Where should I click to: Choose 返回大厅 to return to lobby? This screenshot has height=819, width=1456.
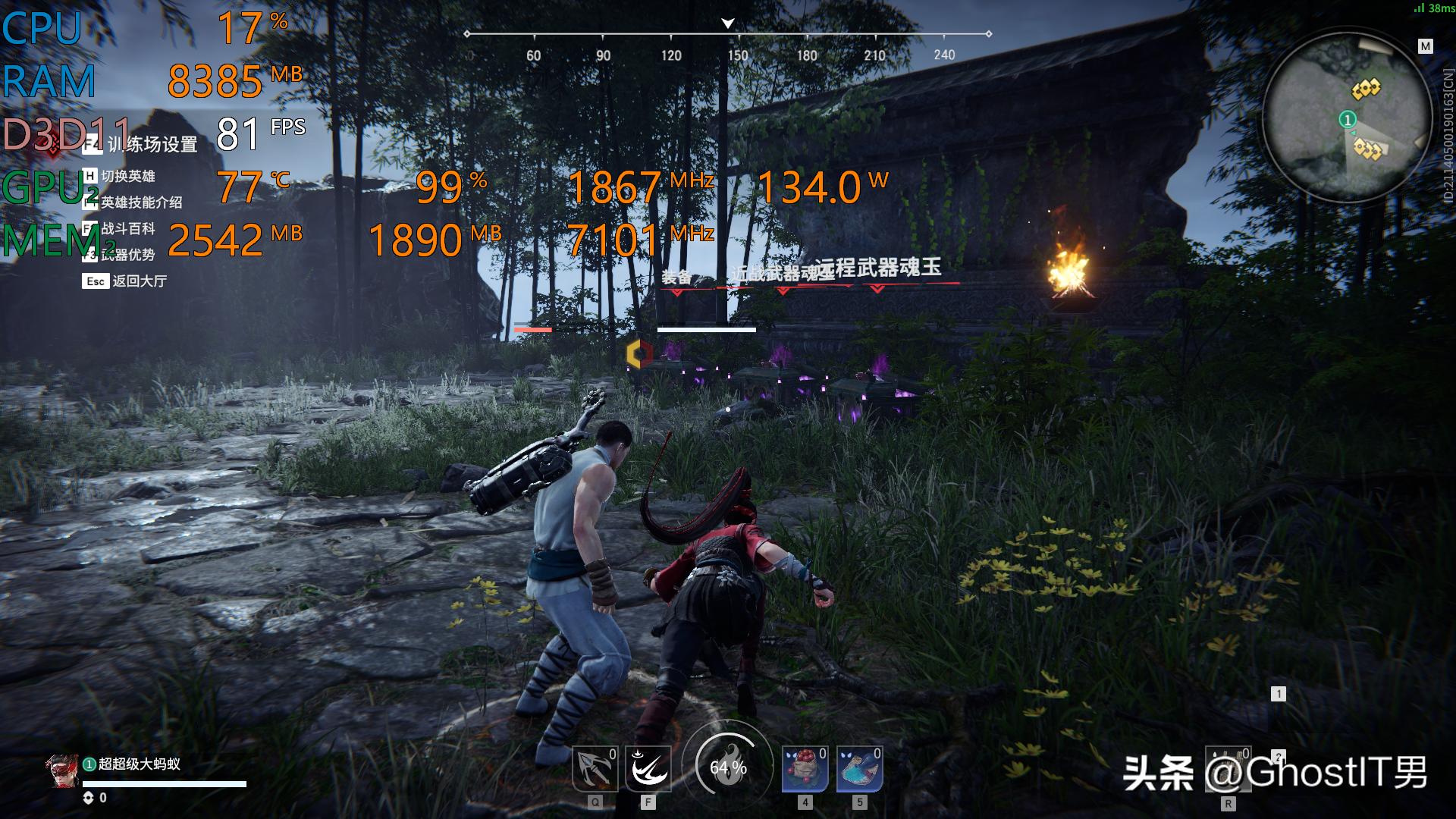click(x=139, y=281)
